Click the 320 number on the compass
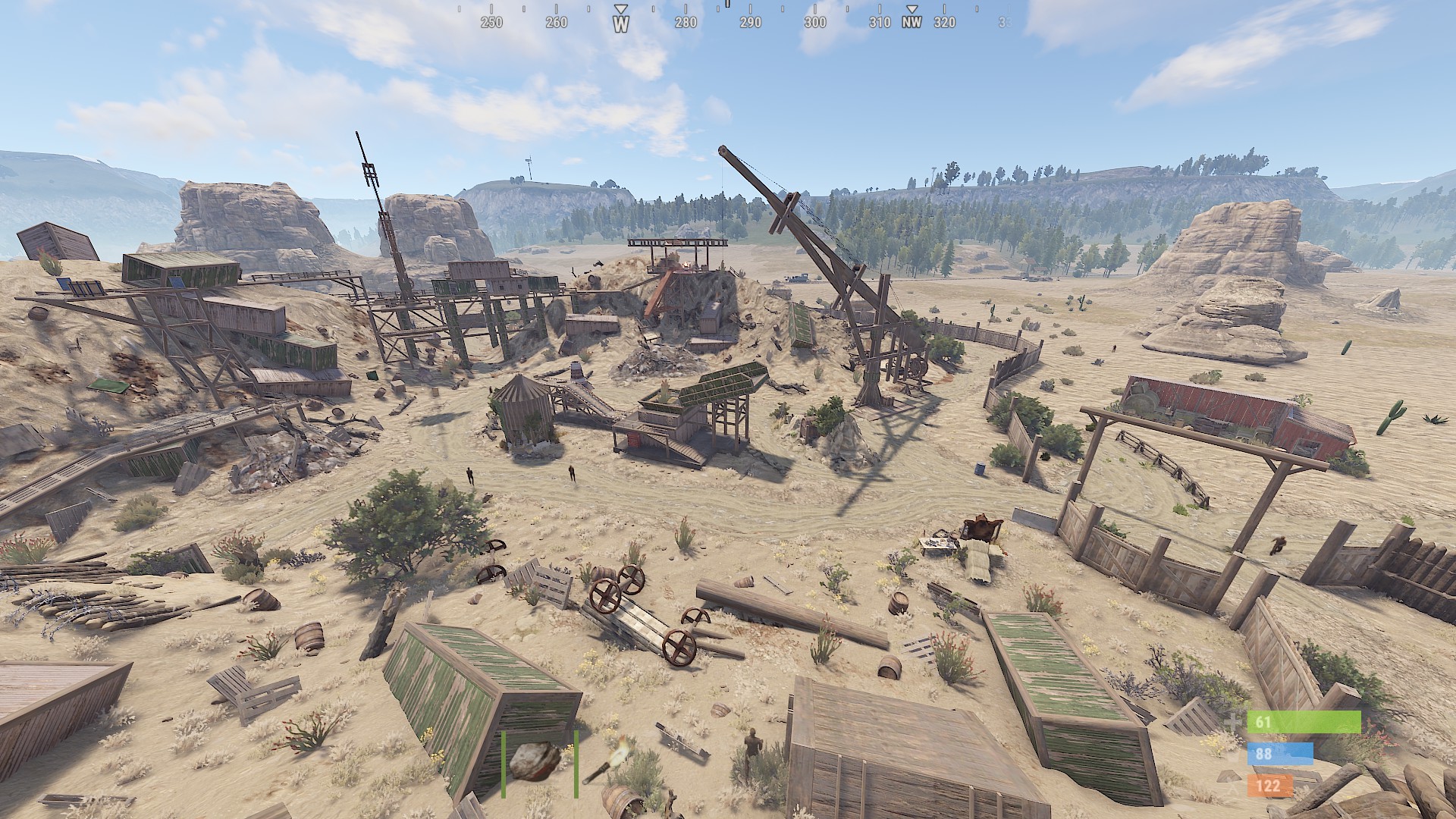Screen dimensions: 1456x819 point(943,23)
